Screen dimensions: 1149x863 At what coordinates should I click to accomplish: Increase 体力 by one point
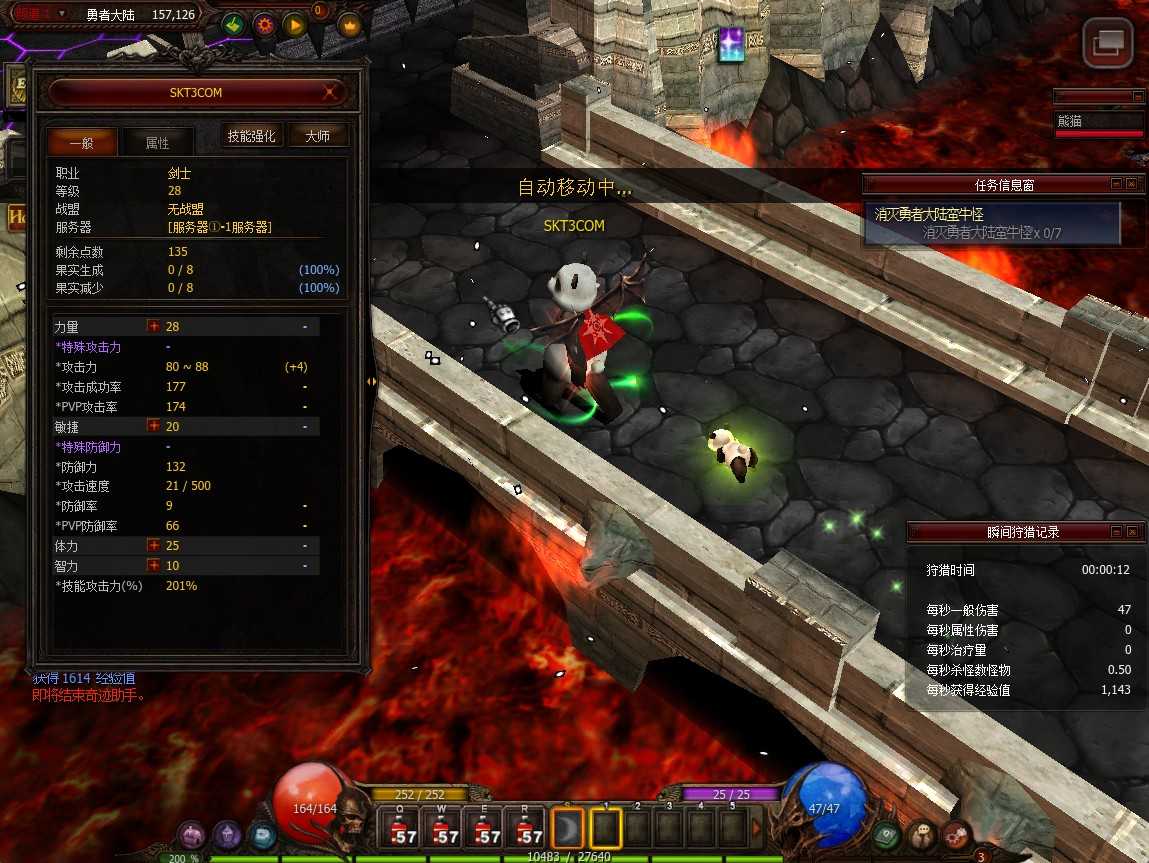154,546
